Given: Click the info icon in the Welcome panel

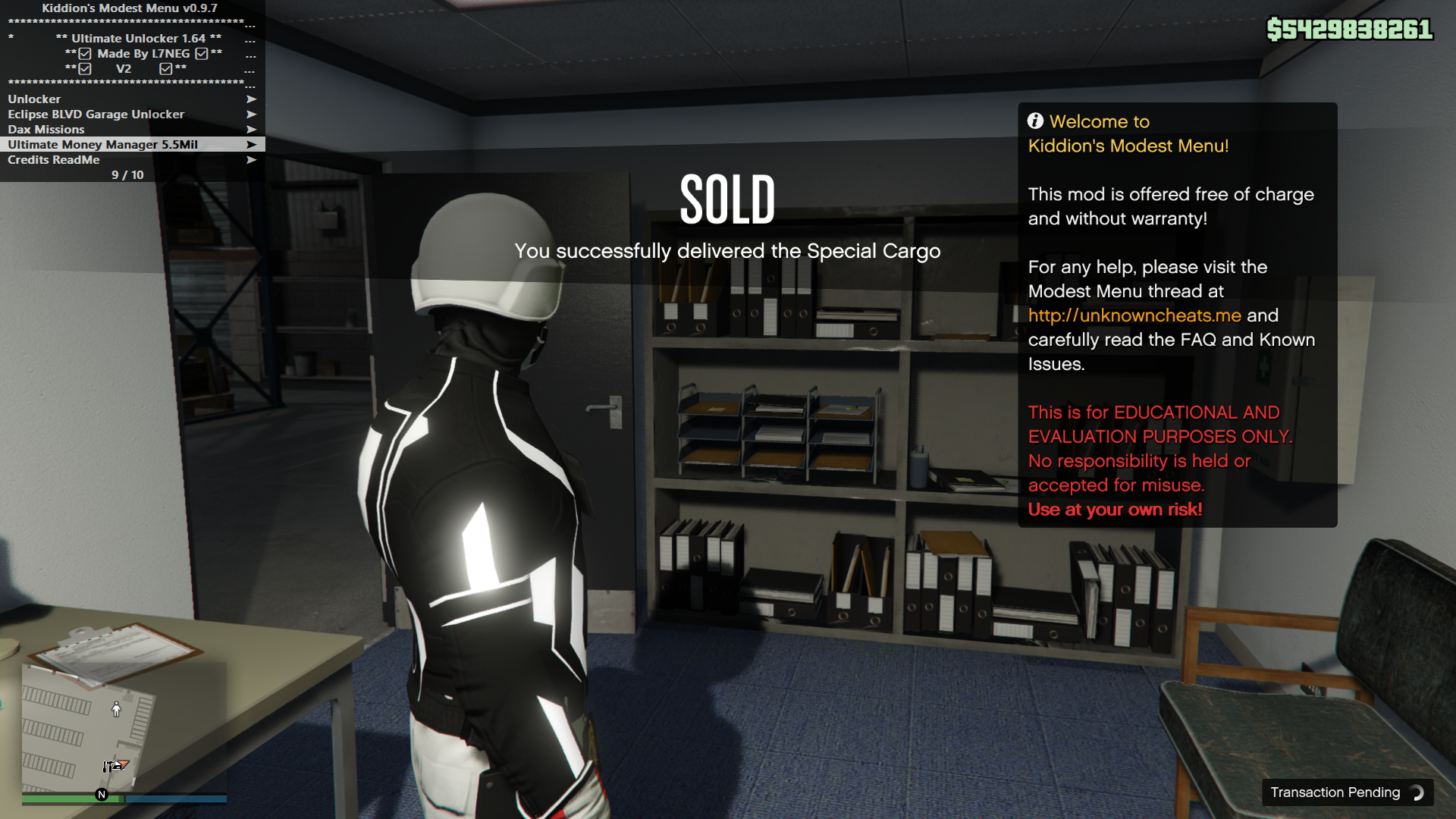Looking at the screenshot, I should pos(1036,121).
